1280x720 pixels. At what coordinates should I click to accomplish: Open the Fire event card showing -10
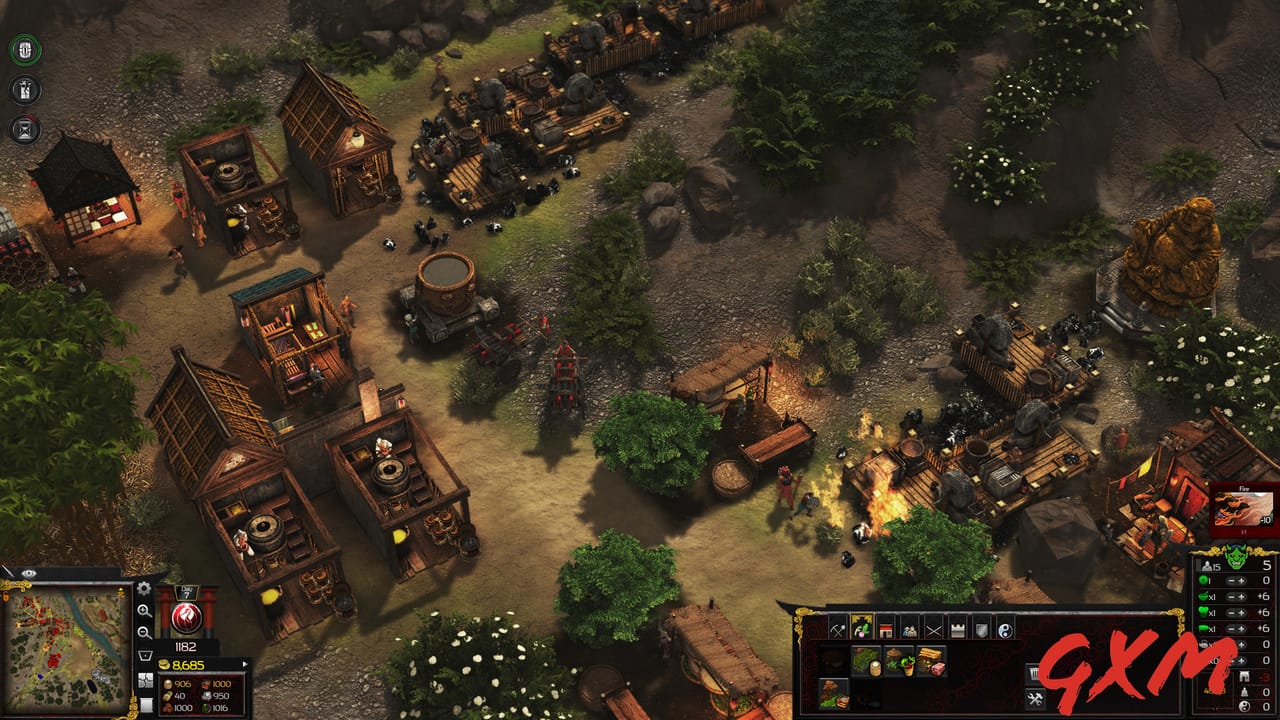[x=1243, y=506]
